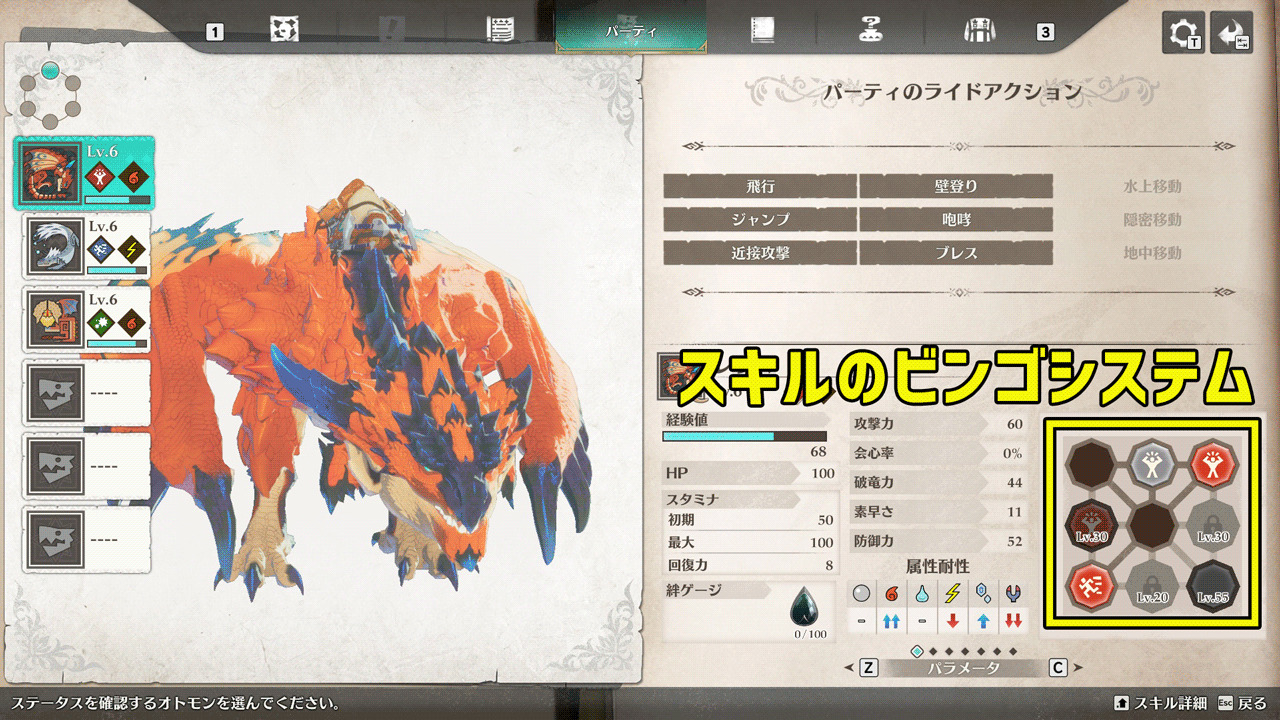Switch to the armor equipment tab
Screen dimensions: 1280x720
click(978, 30)
